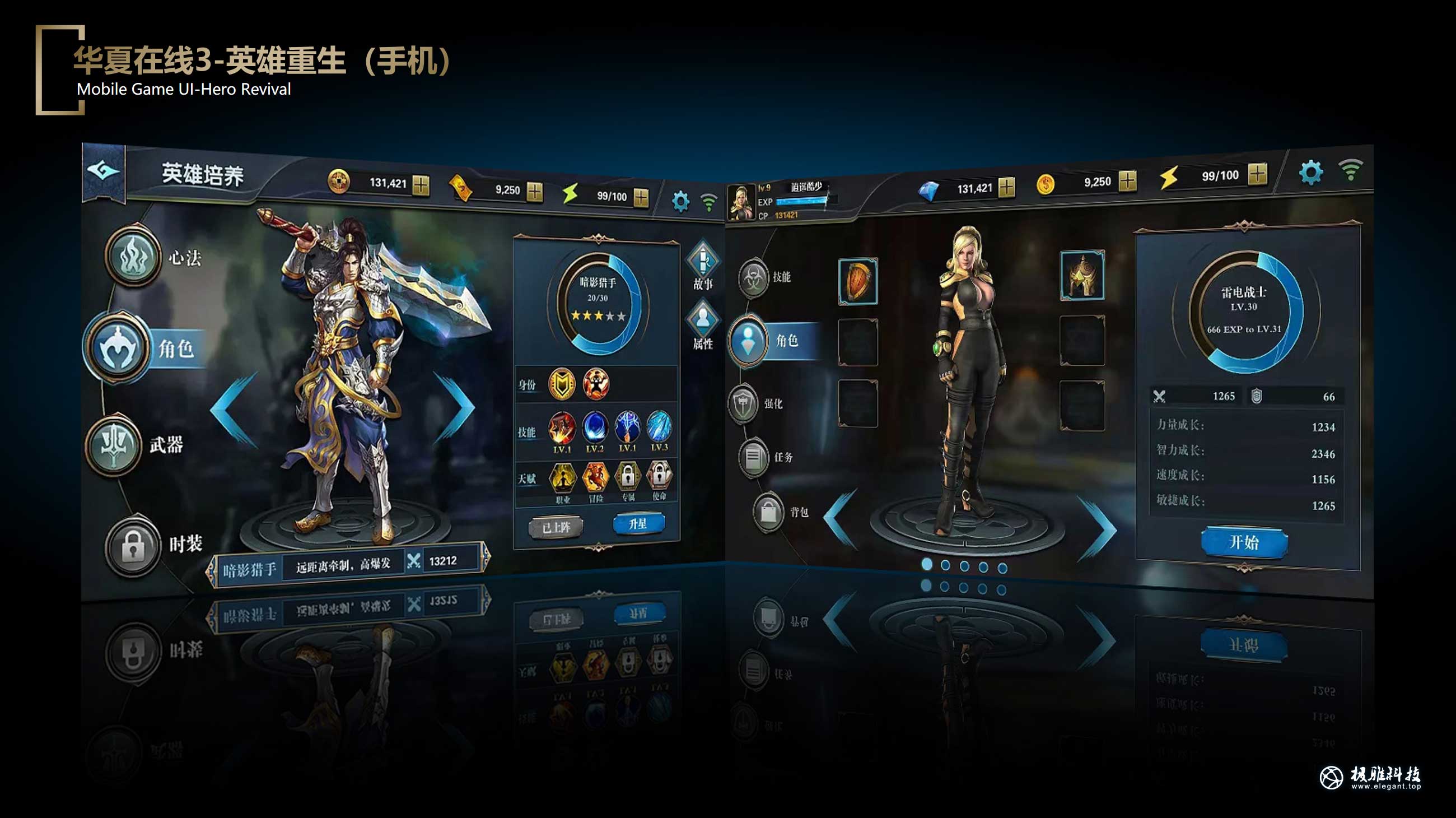Select the equipped golden helmet slot
Screen dimensions: 1456x818
click(1082, 275)
